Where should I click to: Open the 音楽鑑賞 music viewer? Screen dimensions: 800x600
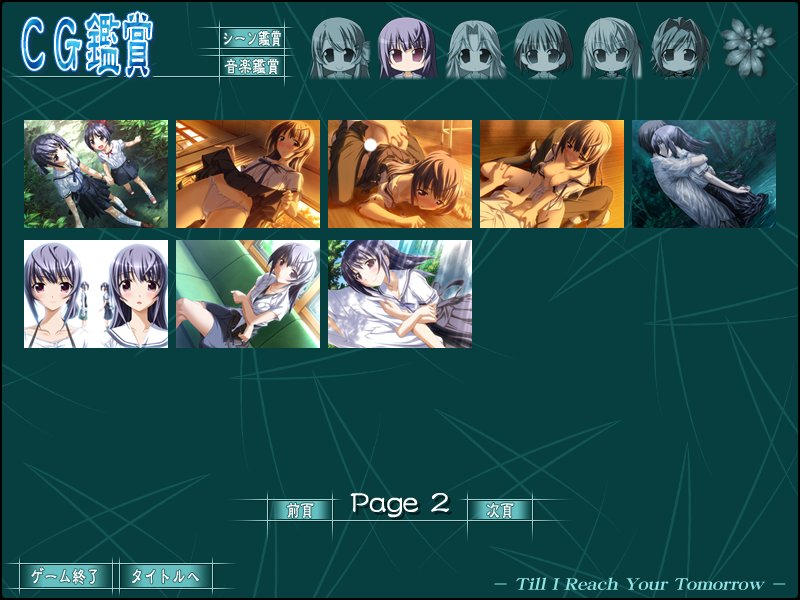point(251,67)
